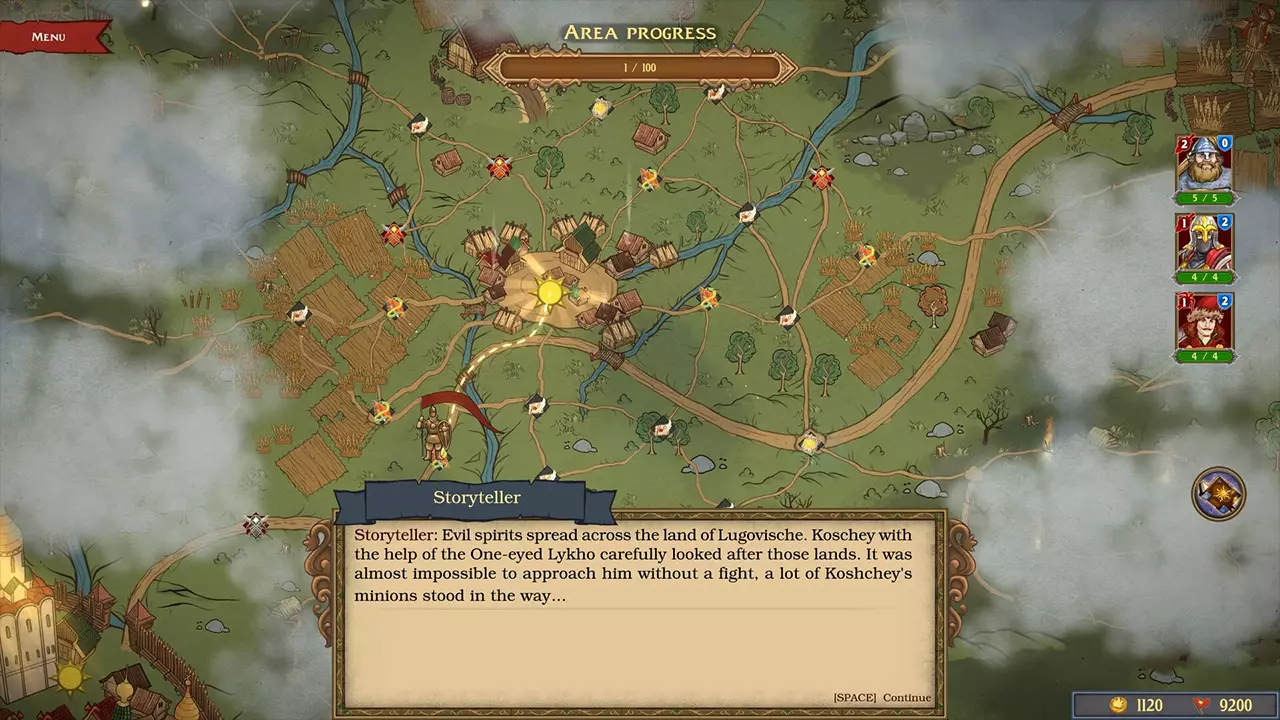The image size is (1280, 720).
Task: Choose the golden-helmed knight portrait
Action: 1203,243
